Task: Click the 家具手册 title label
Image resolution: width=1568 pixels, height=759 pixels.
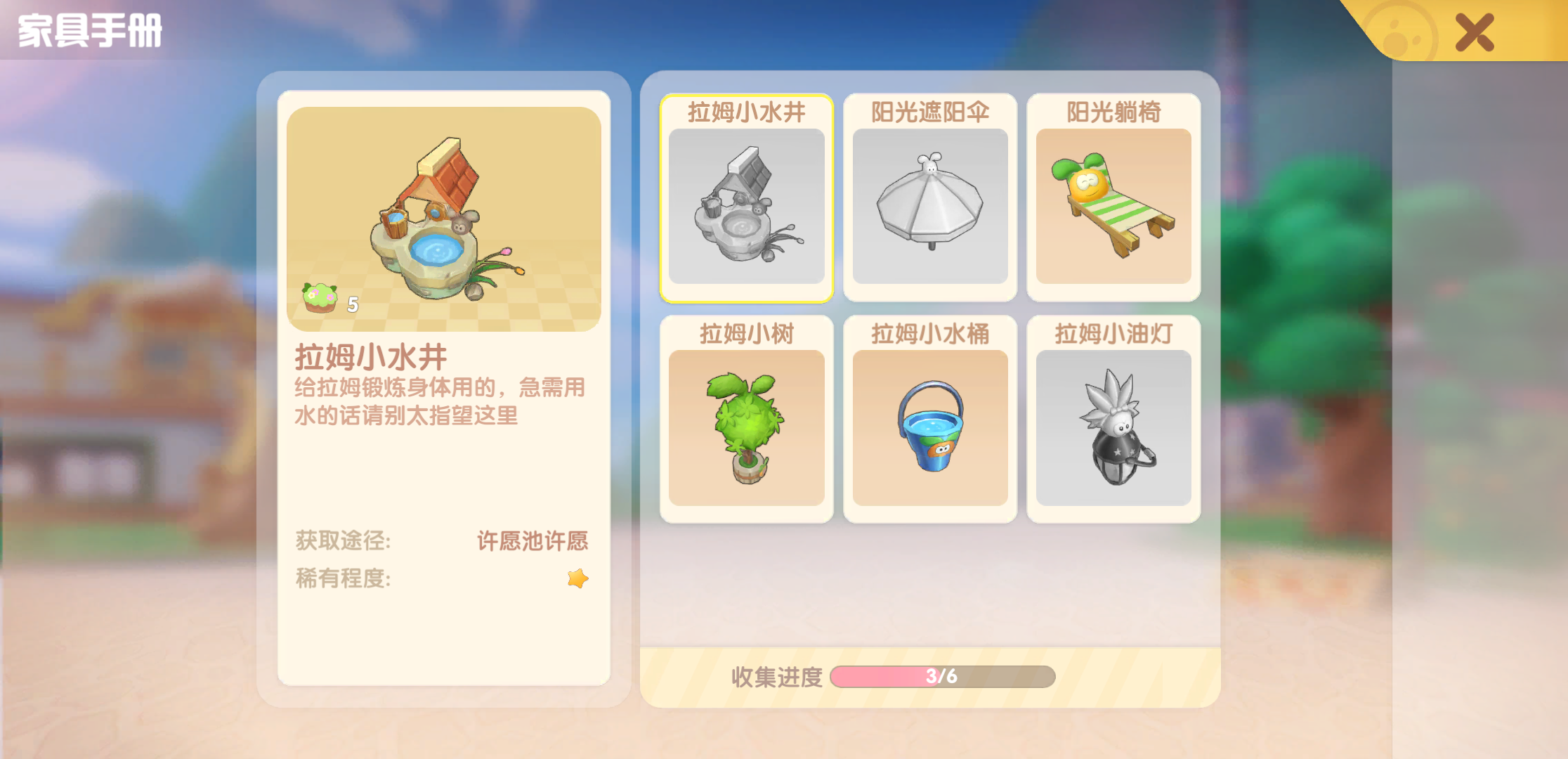Action: point(89,31)
